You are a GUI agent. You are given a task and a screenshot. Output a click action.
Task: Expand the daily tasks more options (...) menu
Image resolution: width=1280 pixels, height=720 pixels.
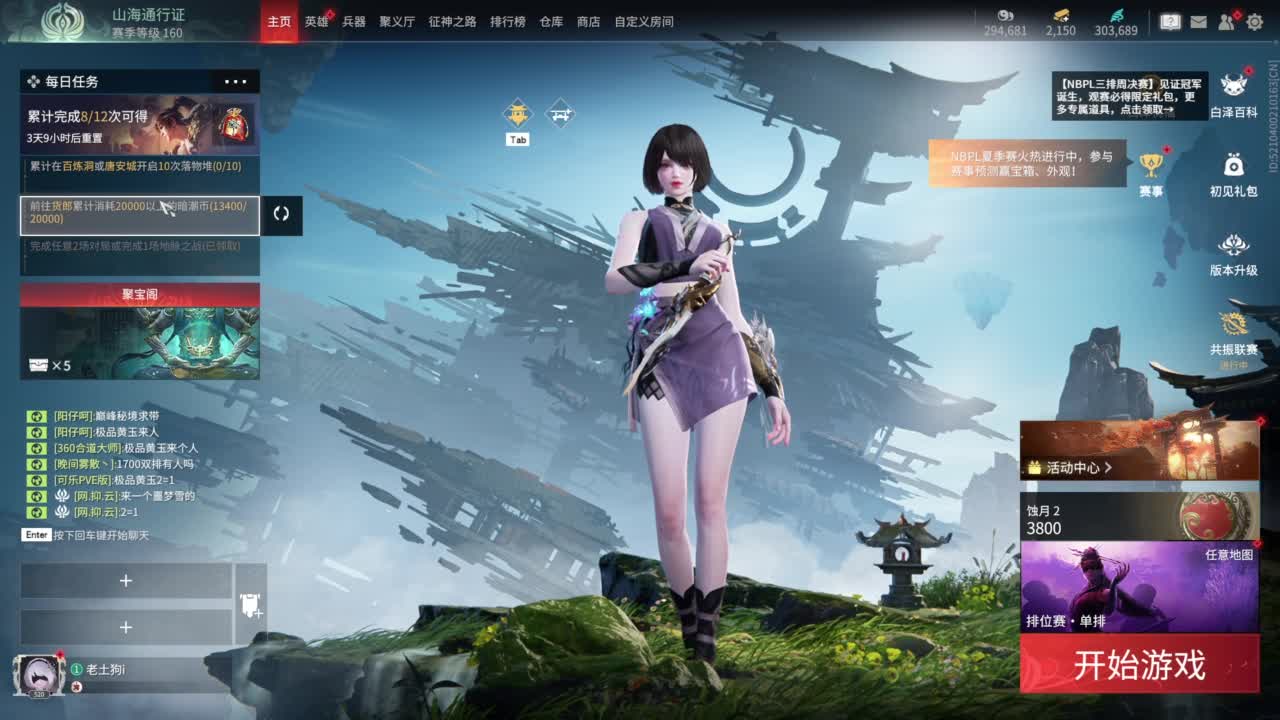pos(235,81)
